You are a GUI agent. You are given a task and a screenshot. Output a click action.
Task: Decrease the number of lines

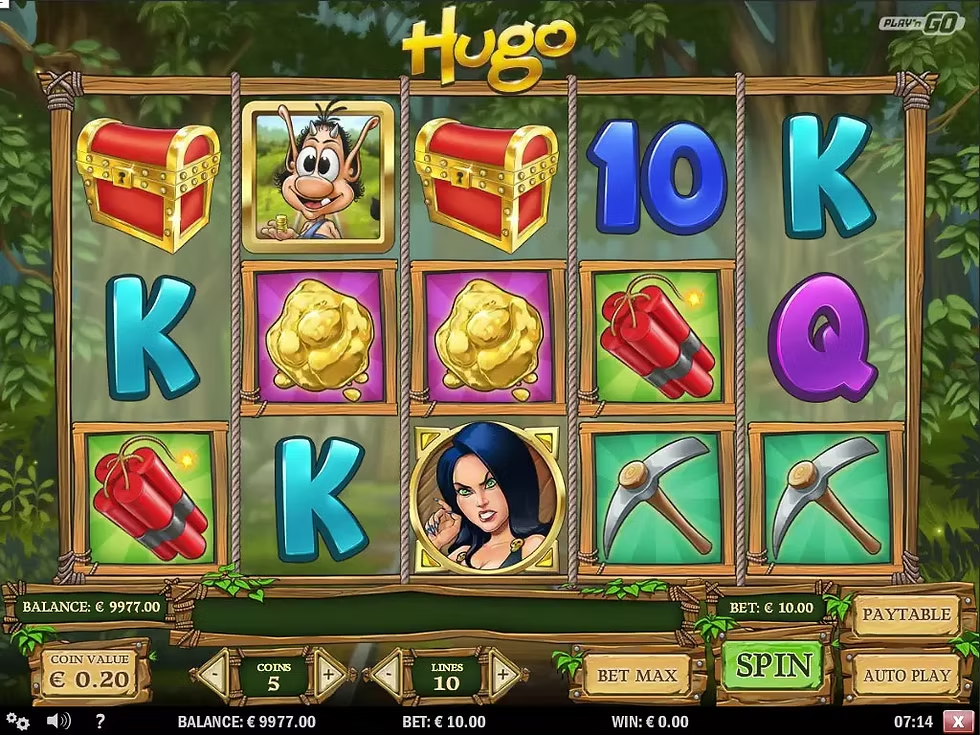[388, 676]
